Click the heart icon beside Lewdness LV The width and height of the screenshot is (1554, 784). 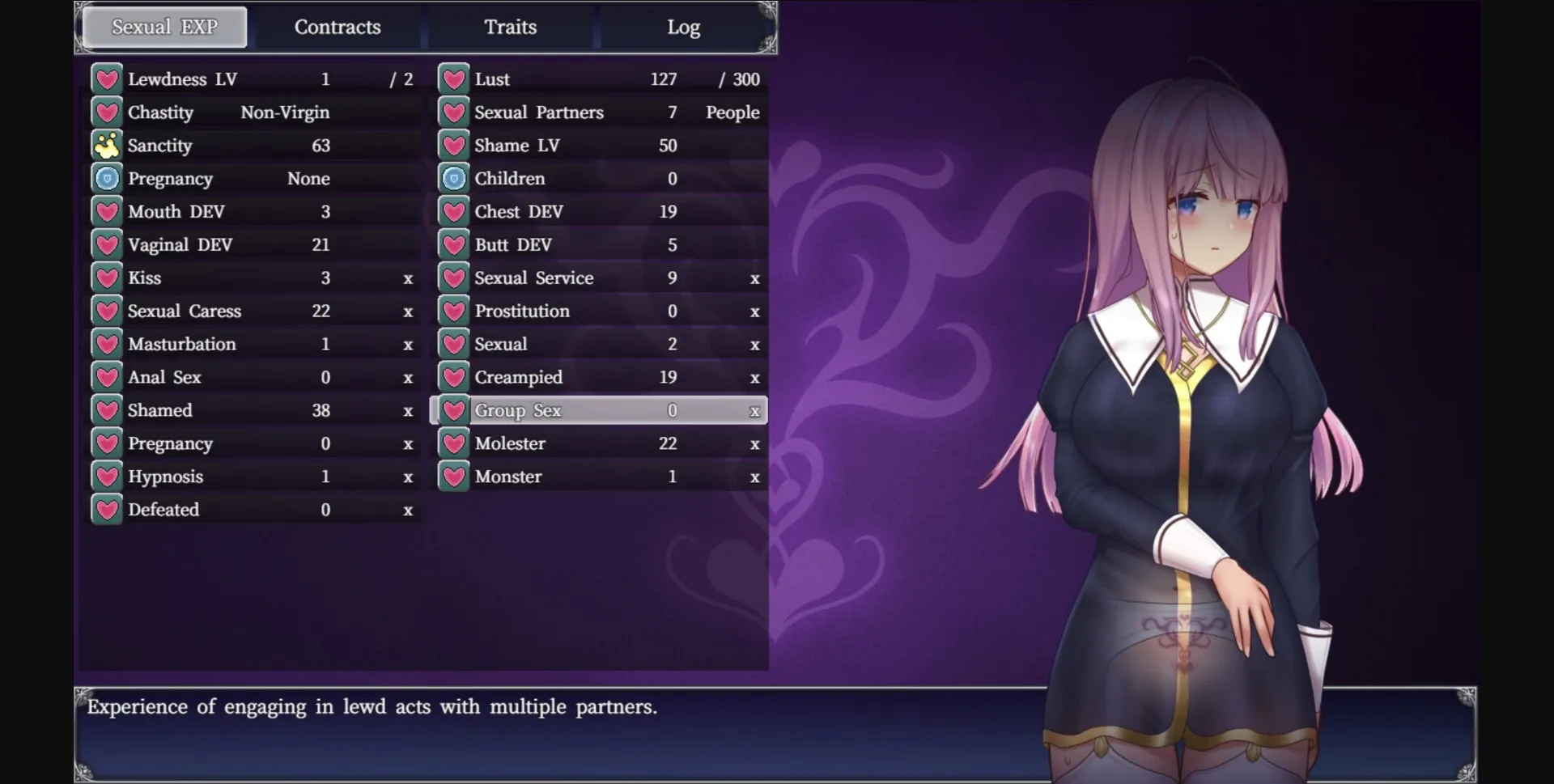click(x=106, y=78)
